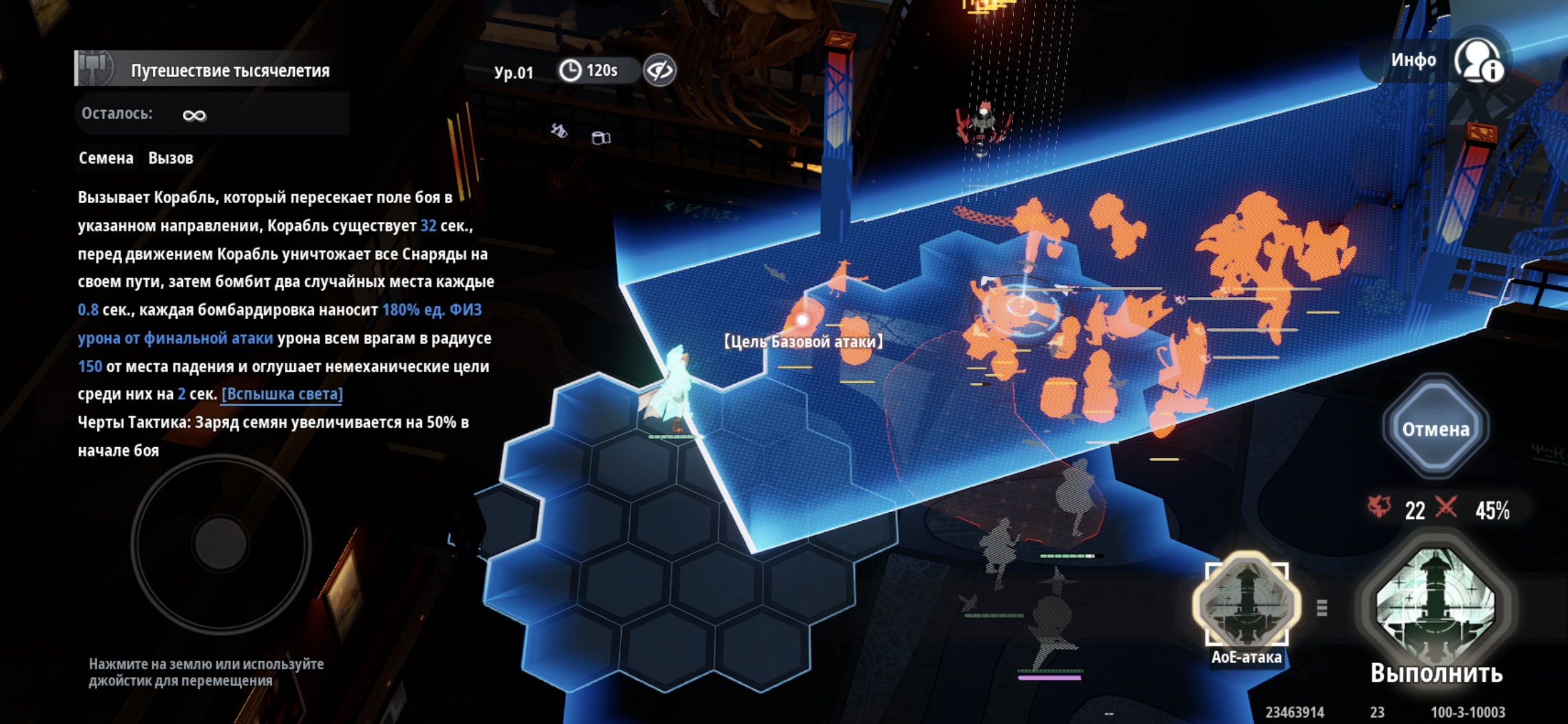Image resolution: width=1568 pixels, height=724 pixels.
Task: Toggle the crossed-eye visibility icon
Action: 660,70
